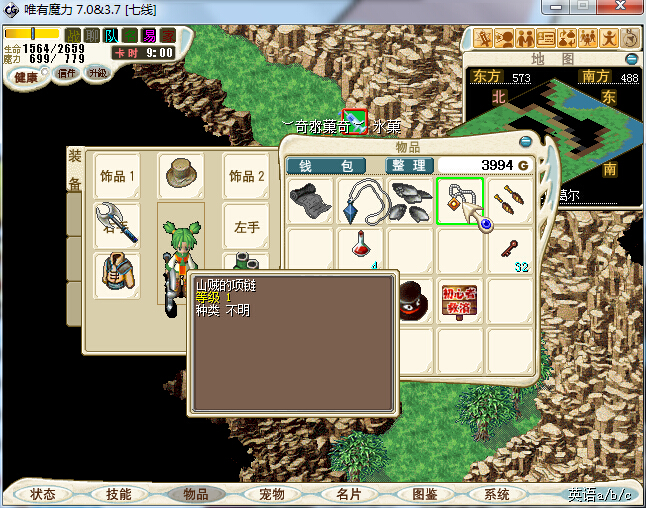646x508 pixels.
Task: Open the 名片 name card menu
Action: 348,494
